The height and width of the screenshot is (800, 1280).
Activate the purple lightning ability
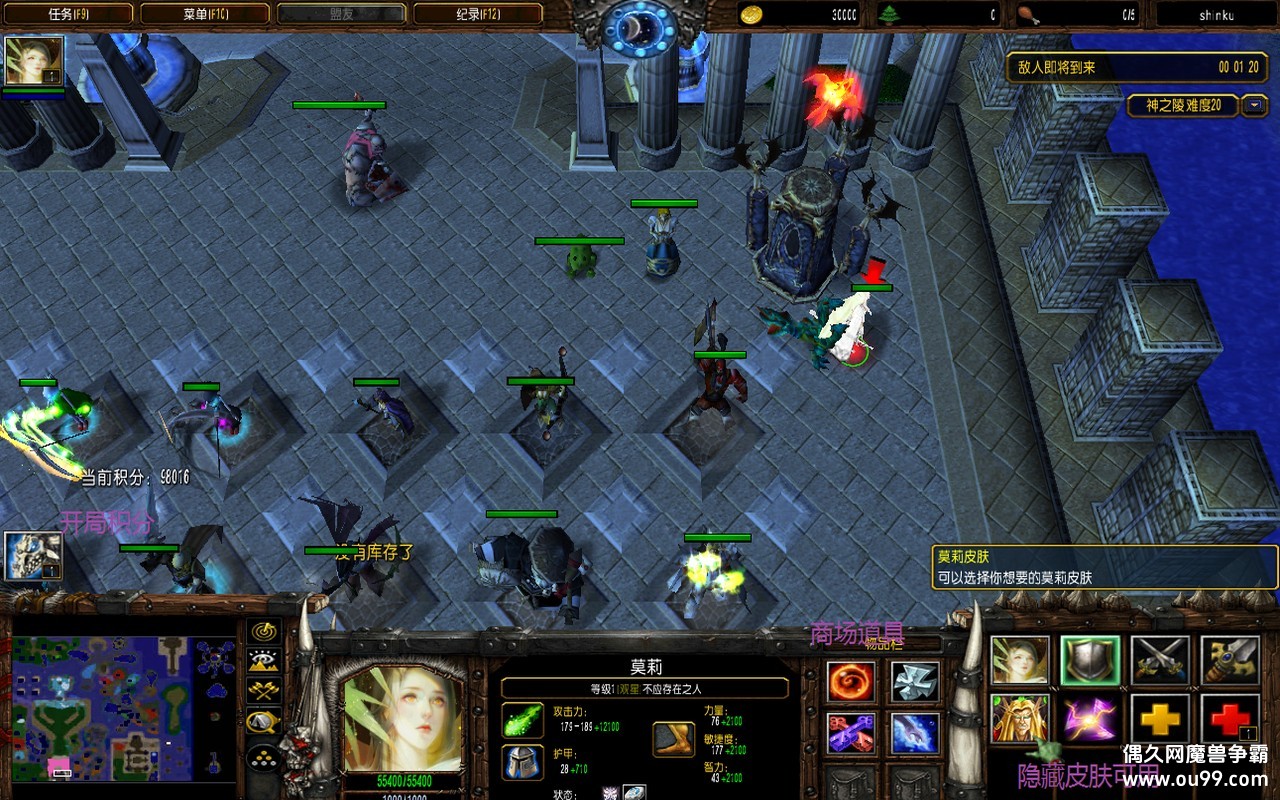1090,719
